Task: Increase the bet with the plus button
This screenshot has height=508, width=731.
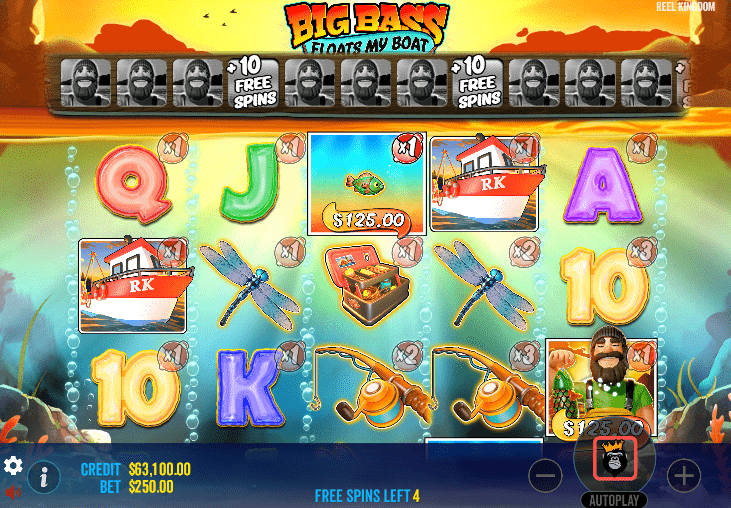Action: [x=684, y=476]
